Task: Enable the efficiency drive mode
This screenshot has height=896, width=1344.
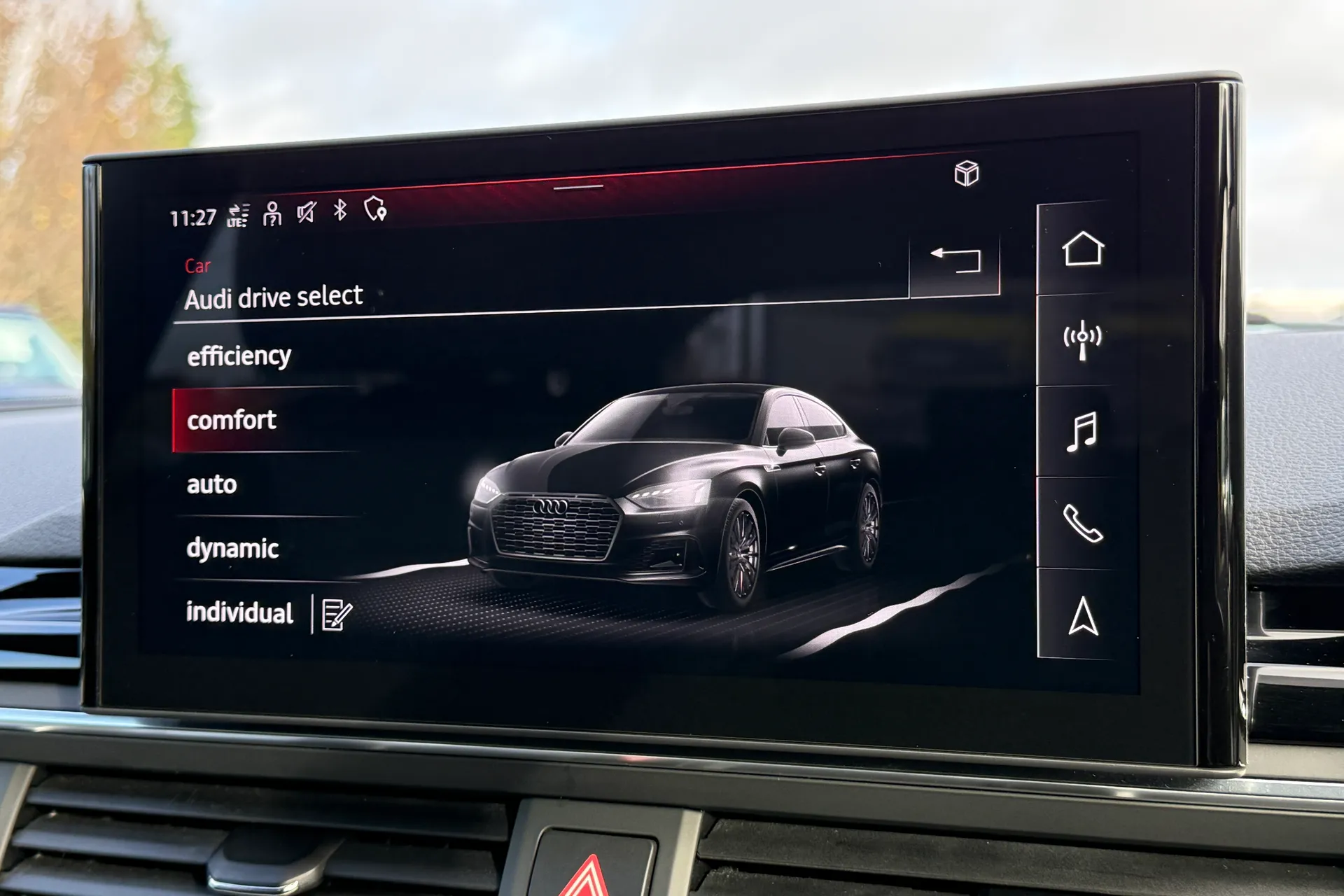Action: coord(239,356)
